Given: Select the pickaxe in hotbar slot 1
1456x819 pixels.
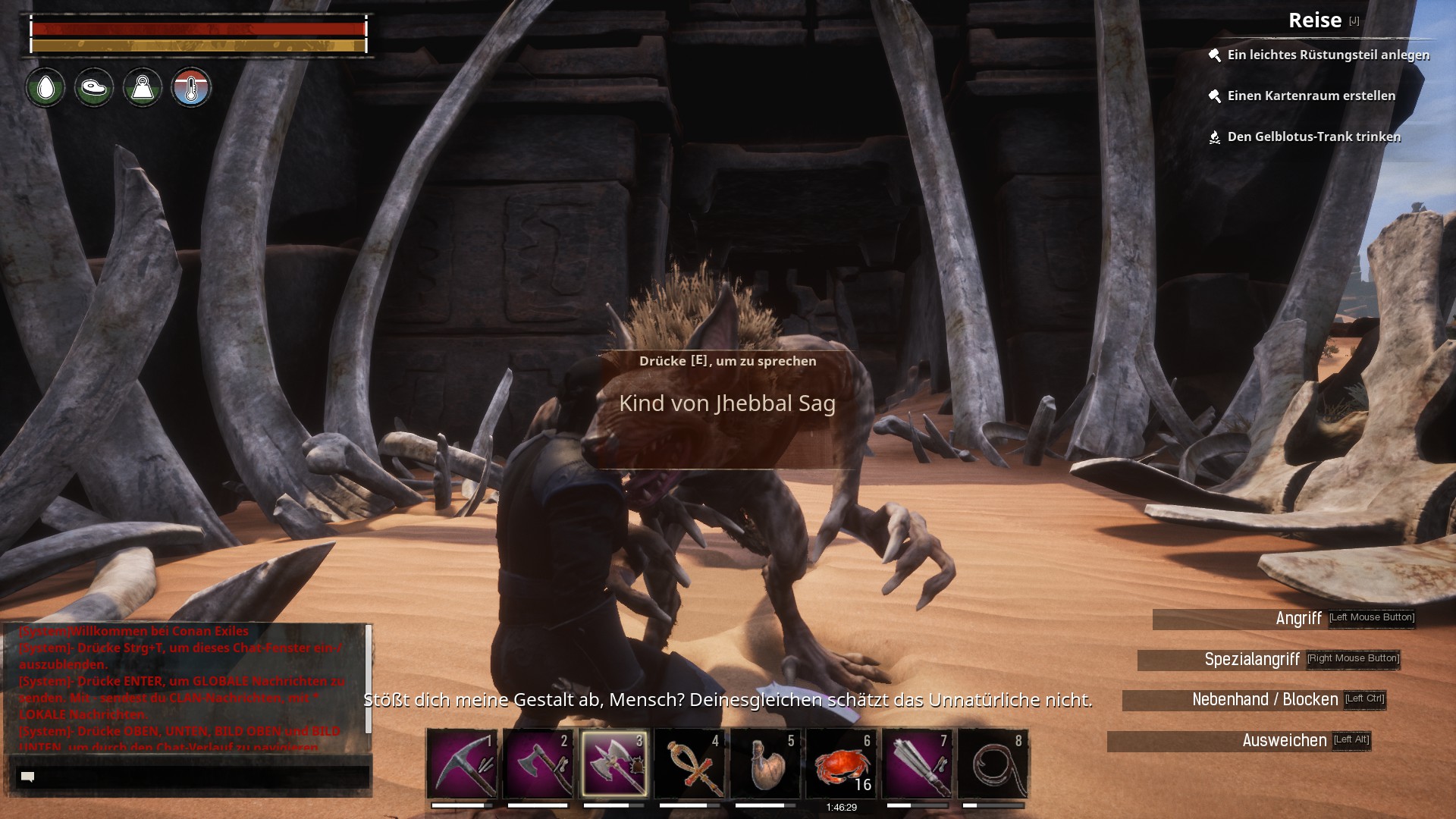Looking at the screenshot, I should 462,763.
